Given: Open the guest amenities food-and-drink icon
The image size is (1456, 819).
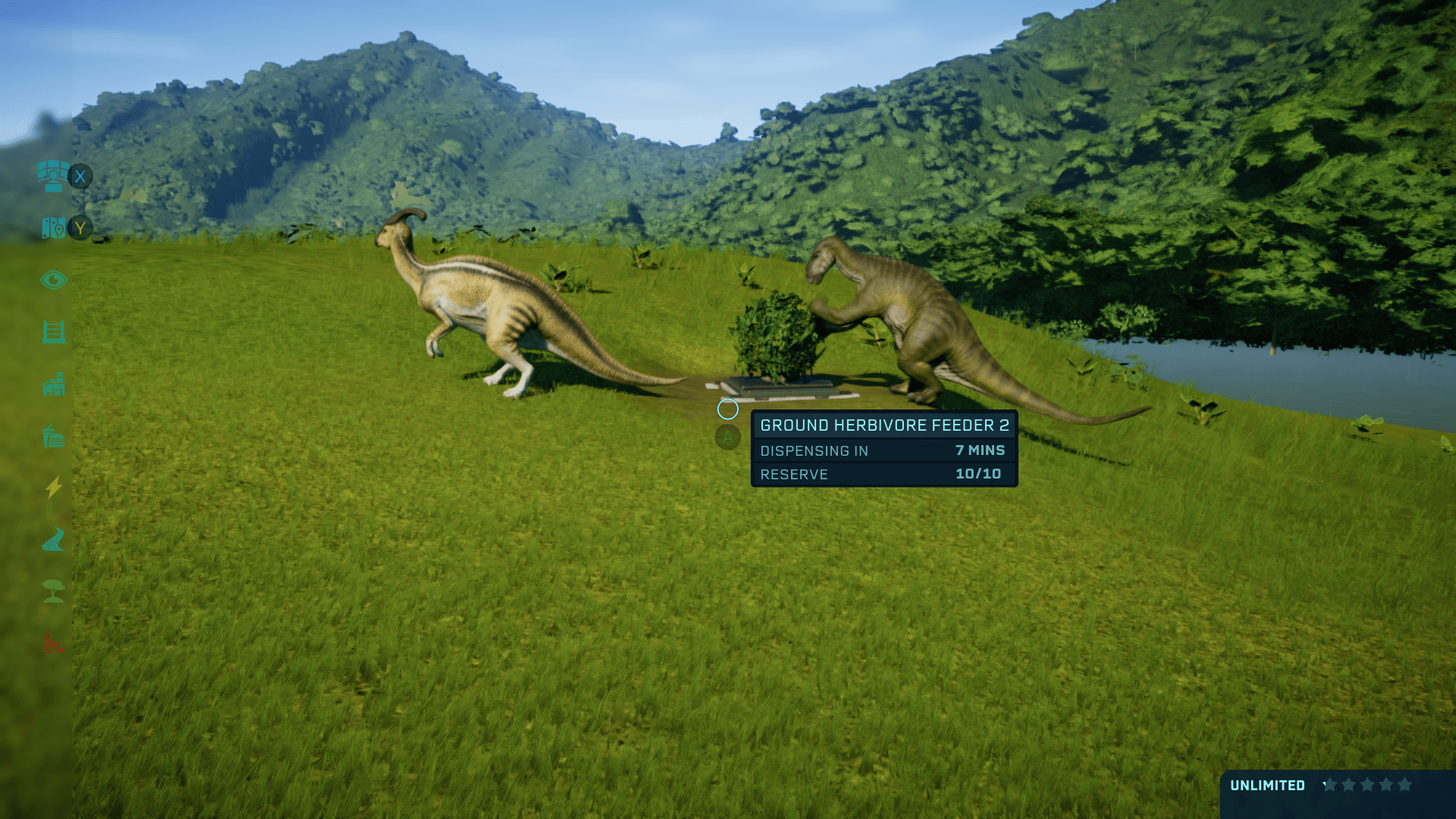Looking at the screenshot, I should (x=53, y=437).
